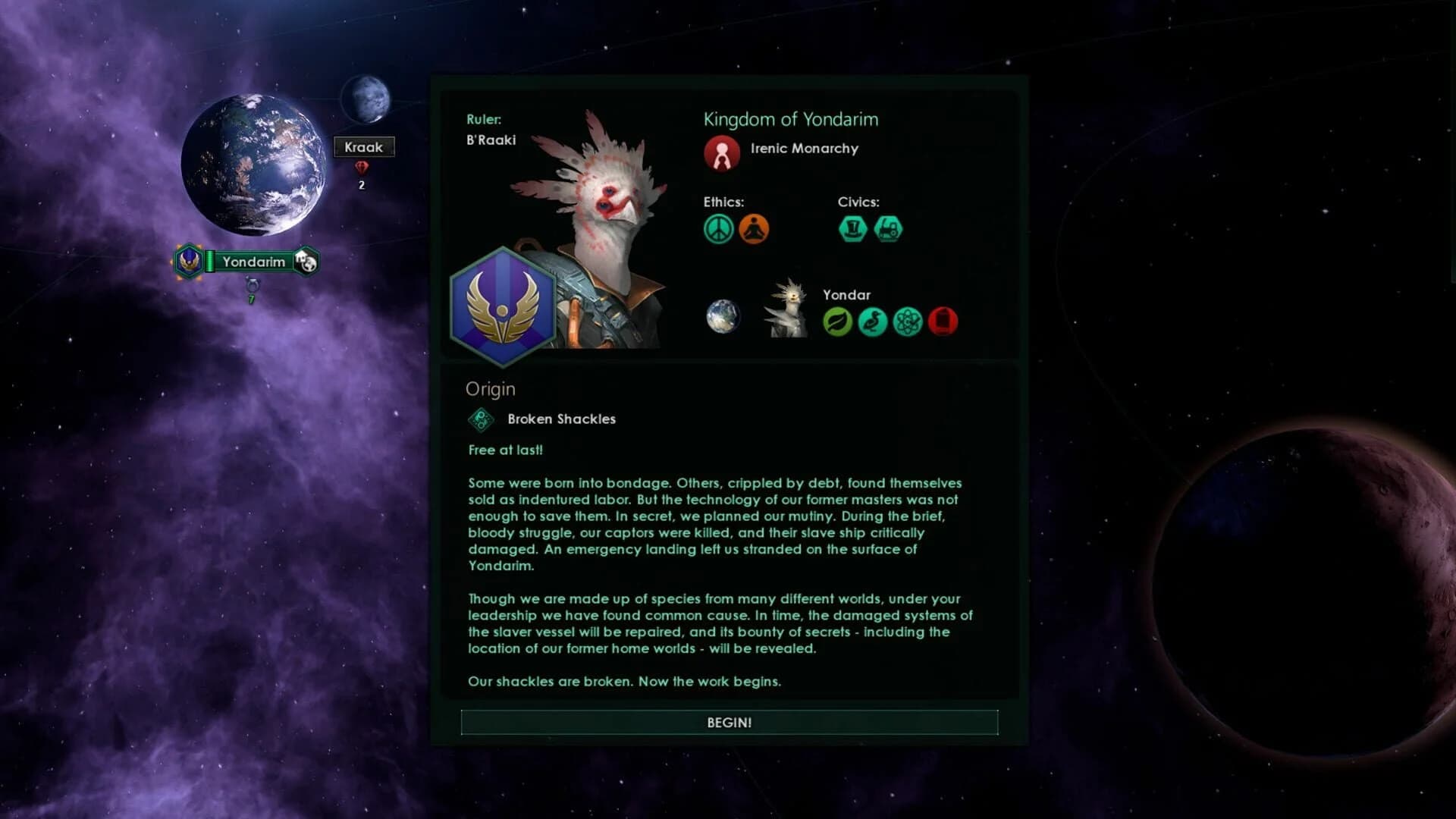The height and width of the screenshot is (819, 1456).
Task: Select the Broken Shackles origin icon
Action: pos(480,419)
